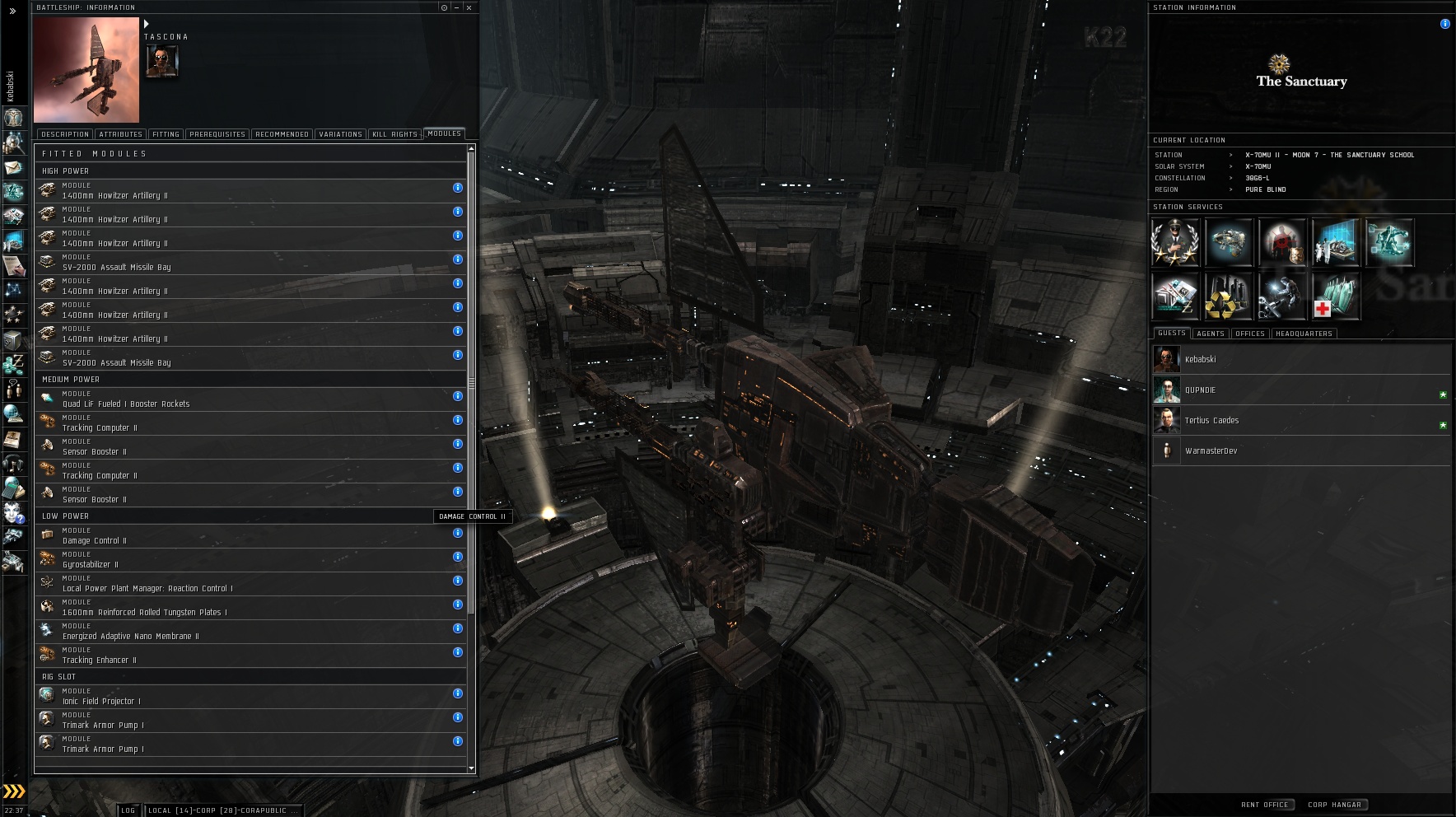This screenshot has width=1456, height=817.
Task: Select the Tracking Enhancer II module row
Action: click(247, 656)
